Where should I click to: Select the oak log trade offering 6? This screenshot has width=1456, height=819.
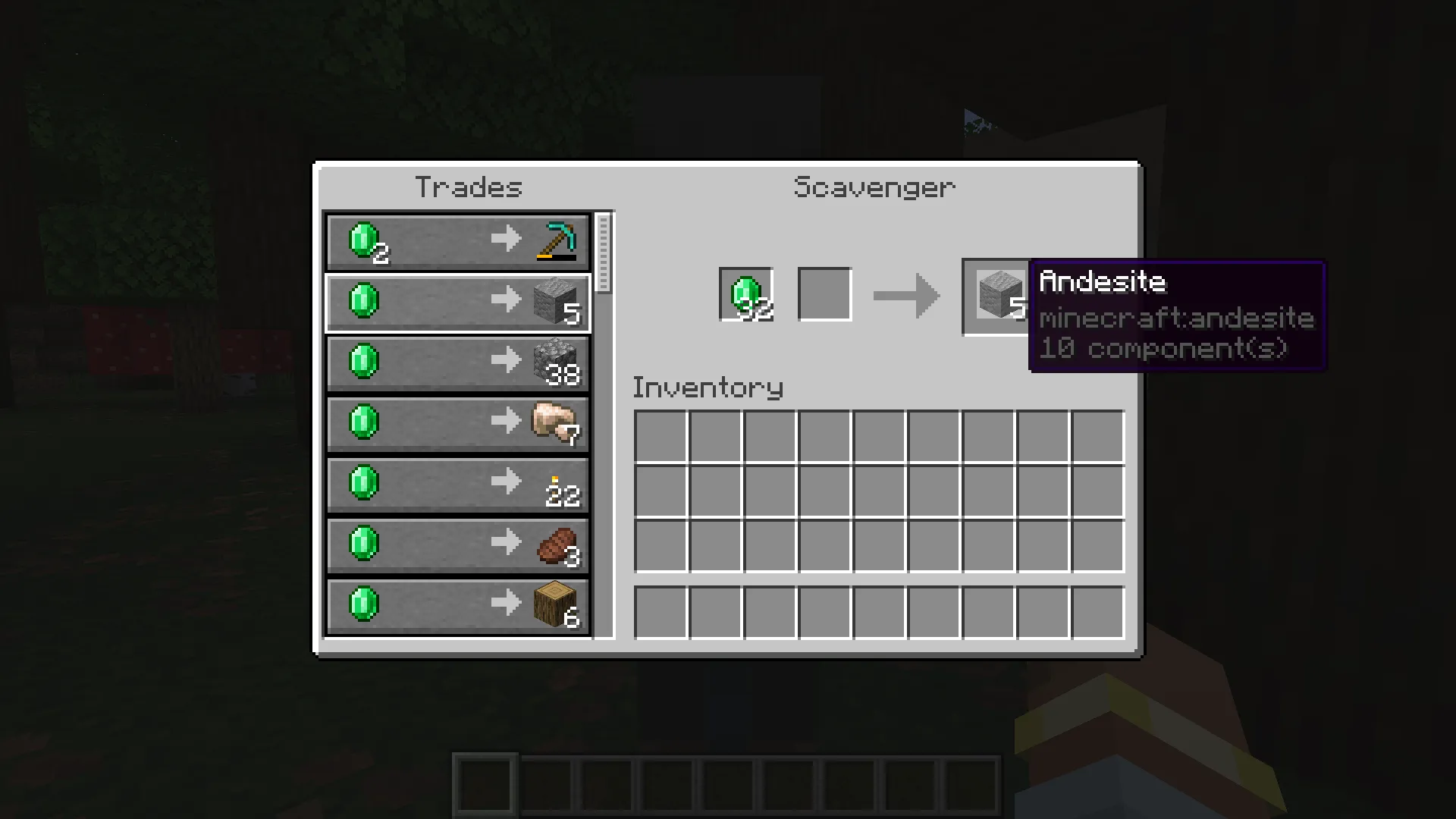[455, 605]
